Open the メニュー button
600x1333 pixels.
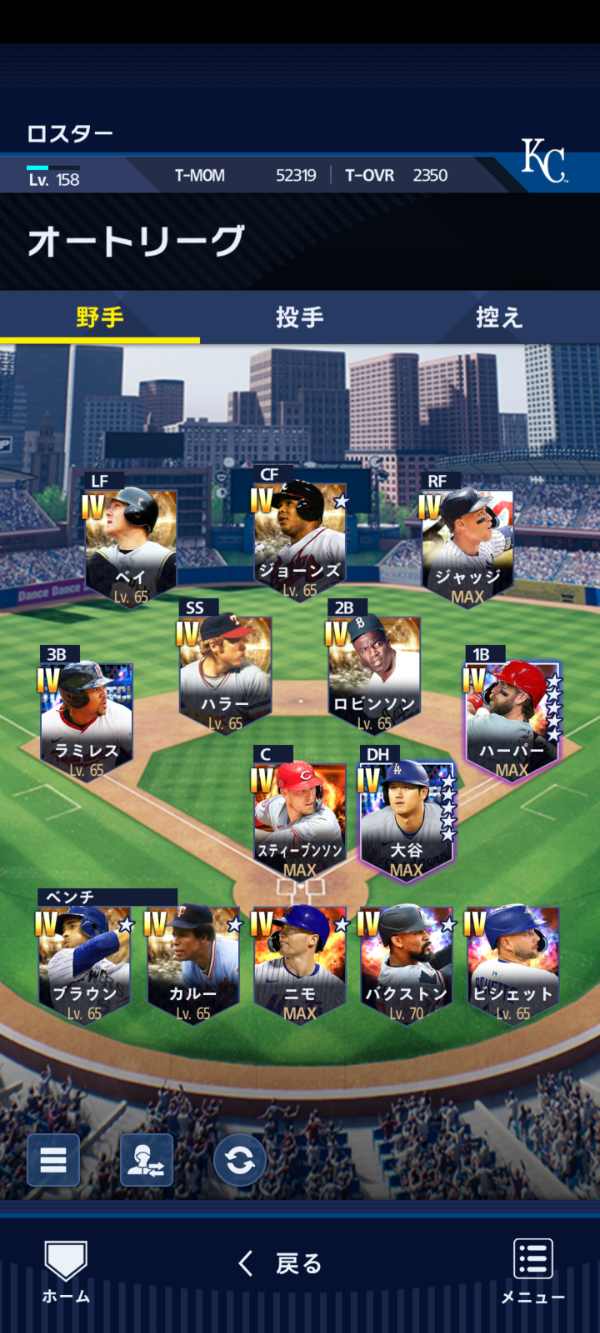click(533, 1272)
